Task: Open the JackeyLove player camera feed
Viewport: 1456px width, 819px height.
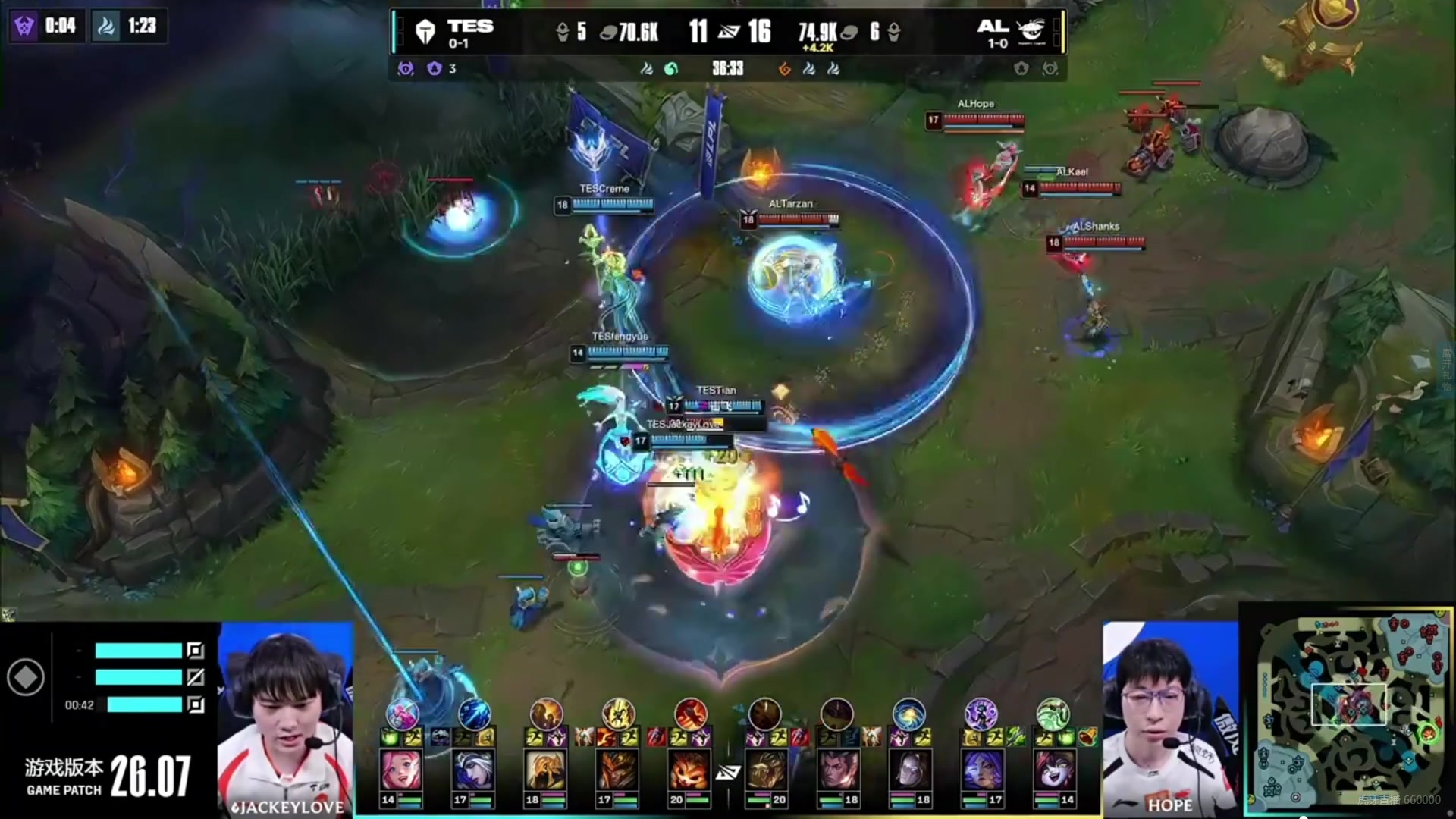Action: [285, 717]
